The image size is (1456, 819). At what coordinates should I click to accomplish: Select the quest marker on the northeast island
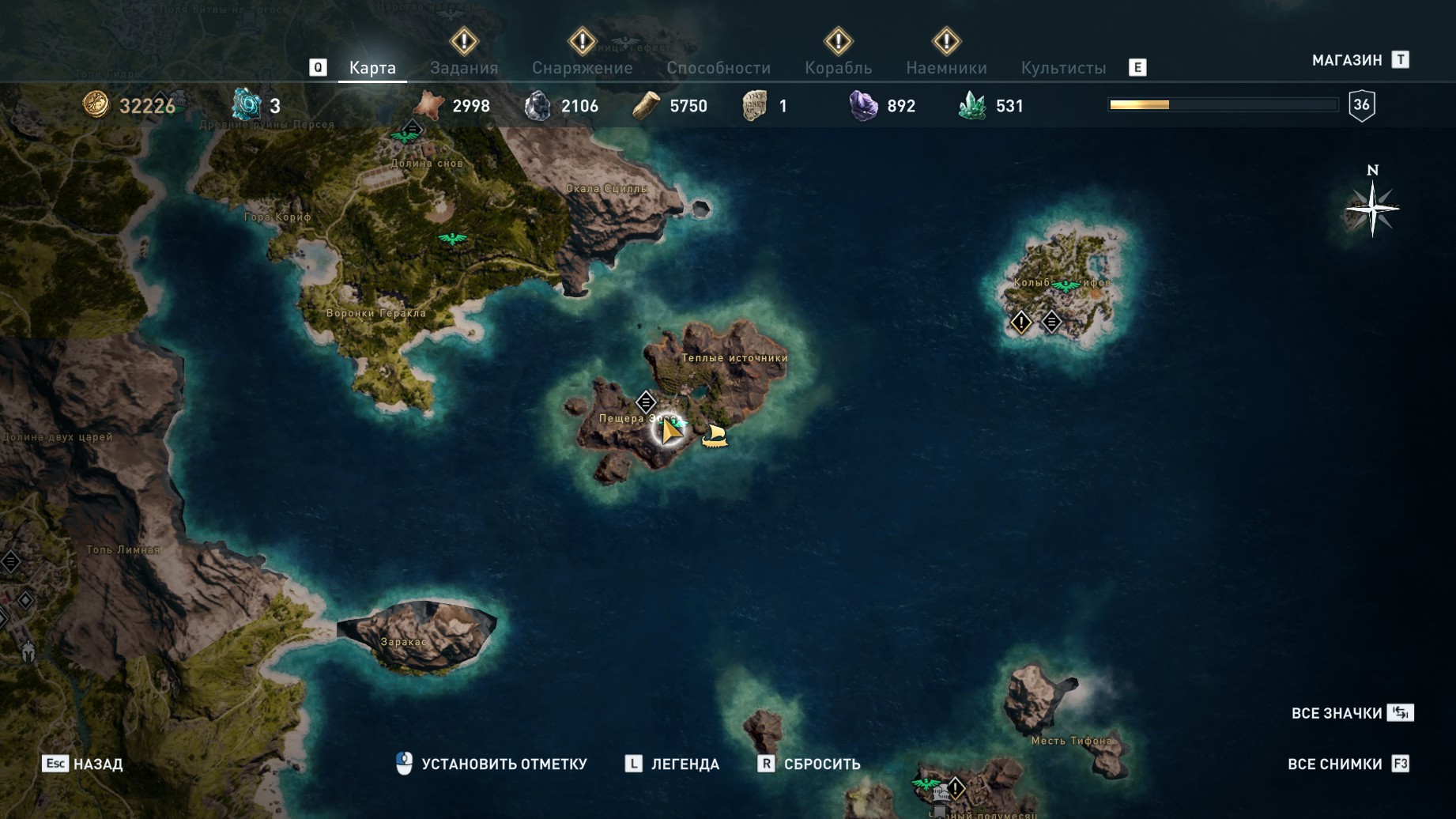[1021, 322]
